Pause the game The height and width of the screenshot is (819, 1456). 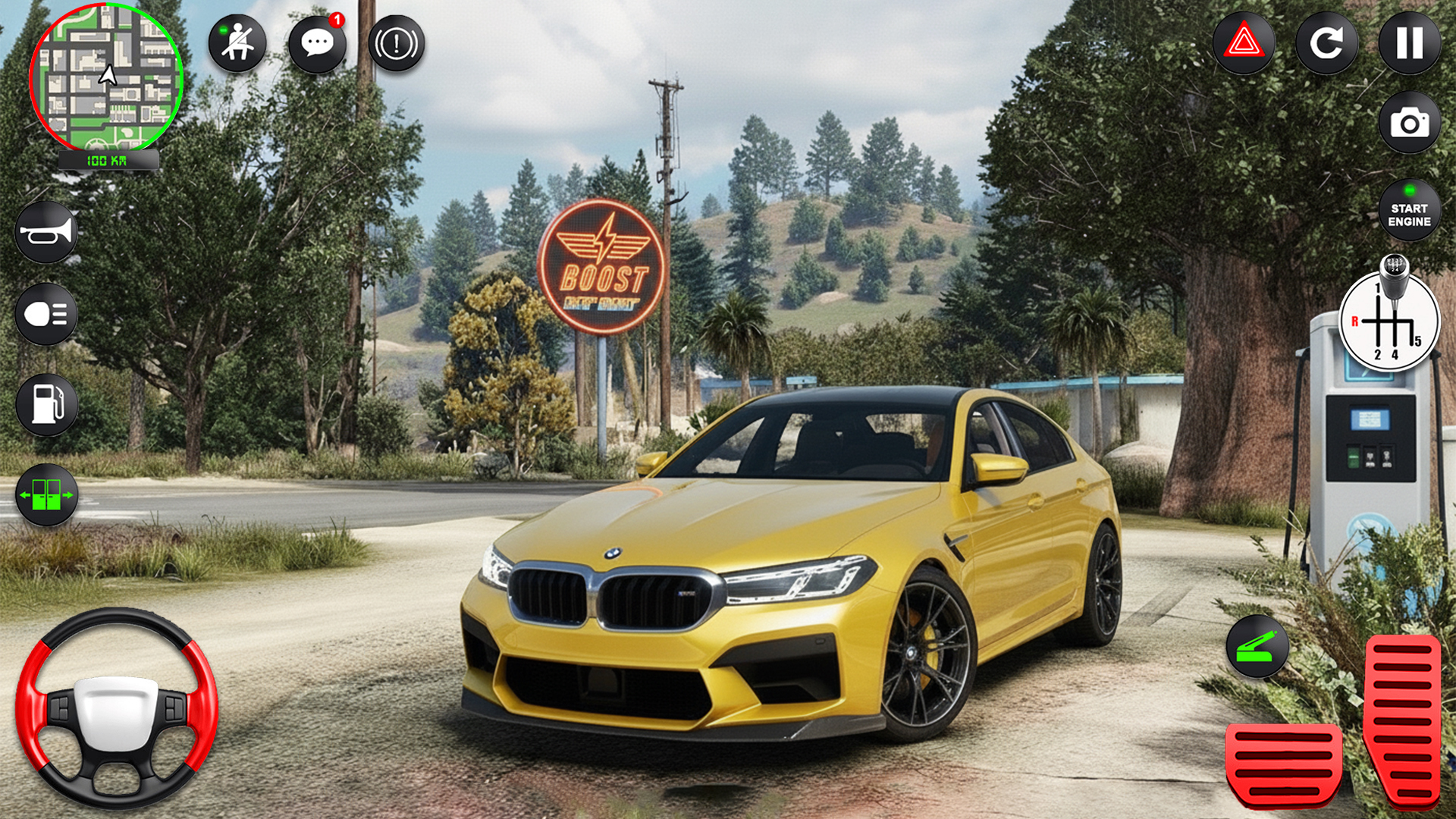point(1407,43)
